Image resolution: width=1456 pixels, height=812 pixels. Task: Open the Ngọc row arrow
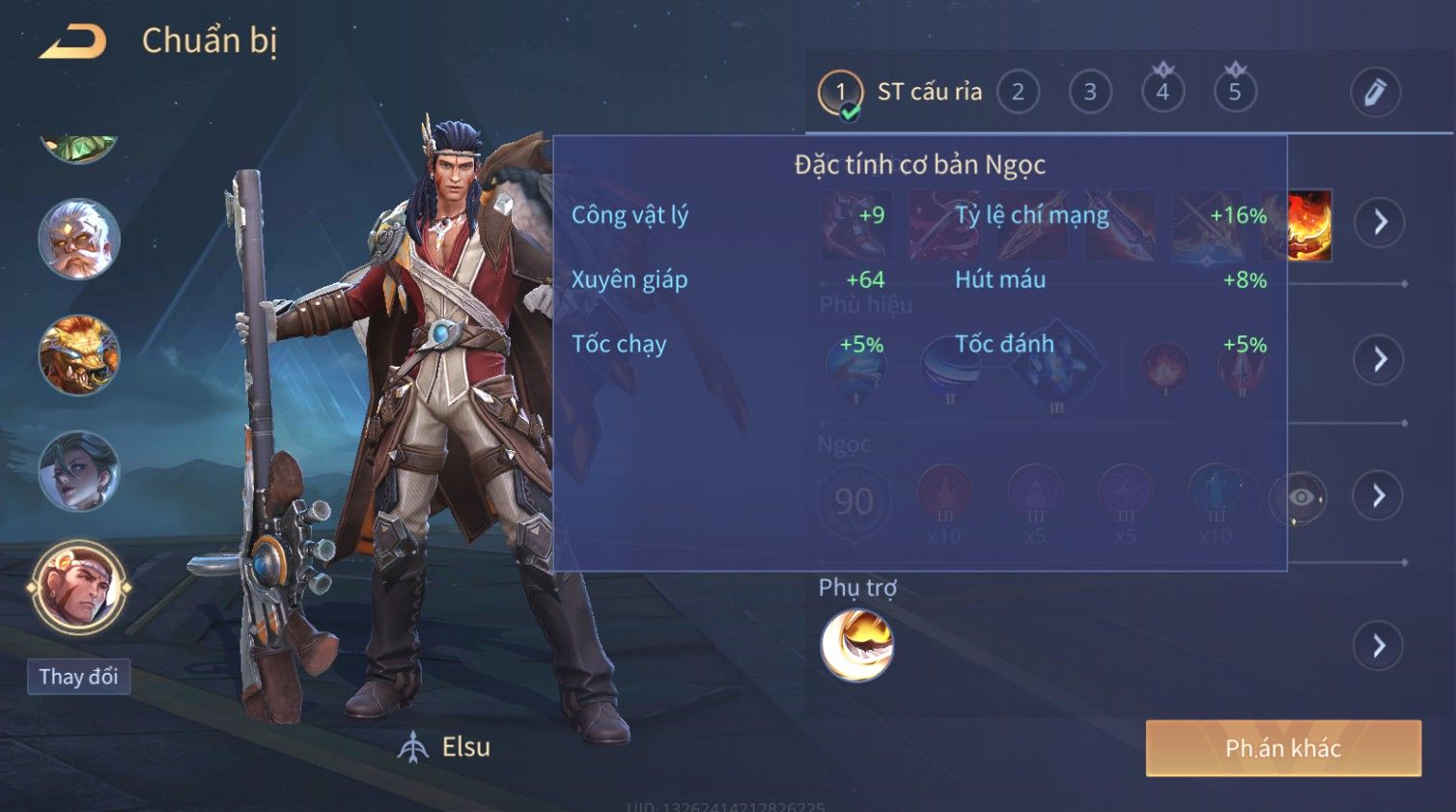coord(1379,496)
